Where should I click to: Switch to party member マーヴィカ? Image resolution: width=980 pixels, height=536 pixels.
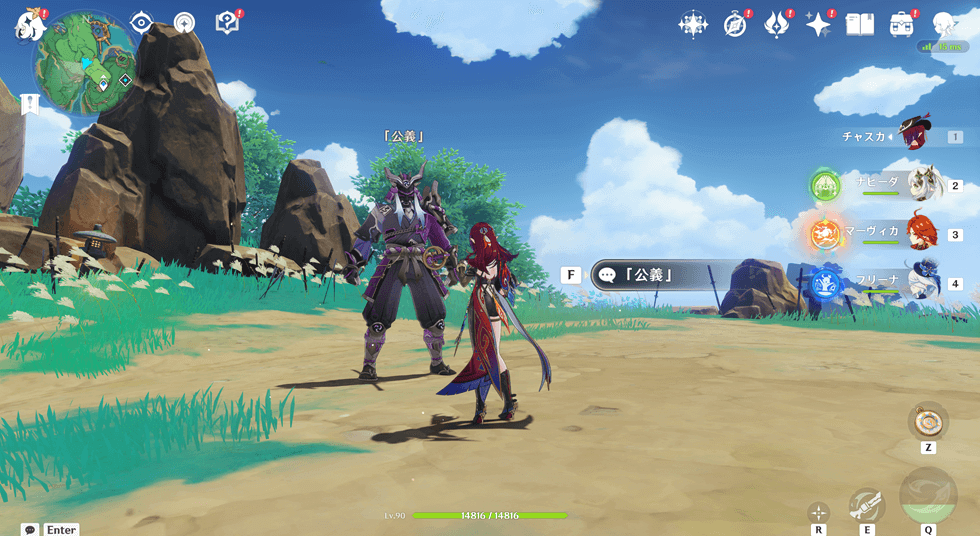click(x=921, y=233)
